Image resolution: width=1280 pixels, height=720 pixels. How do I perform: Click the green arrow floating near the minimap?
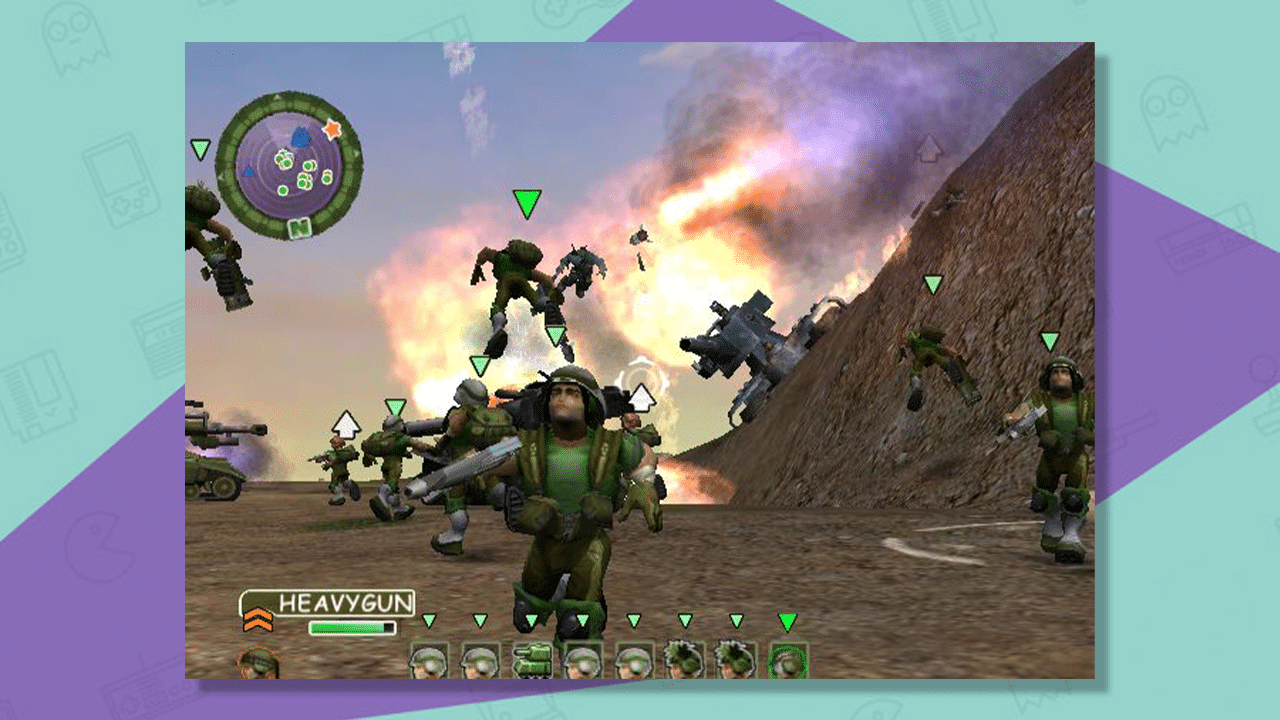tap(200, 148)
